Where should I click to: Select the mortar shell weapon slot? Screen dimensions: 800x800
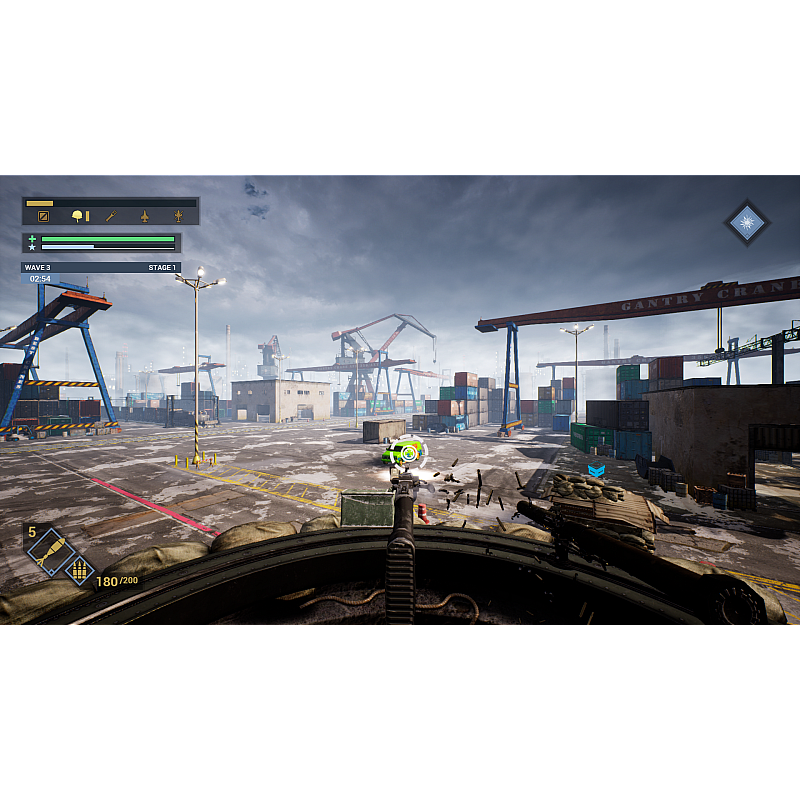coord(47,550)
